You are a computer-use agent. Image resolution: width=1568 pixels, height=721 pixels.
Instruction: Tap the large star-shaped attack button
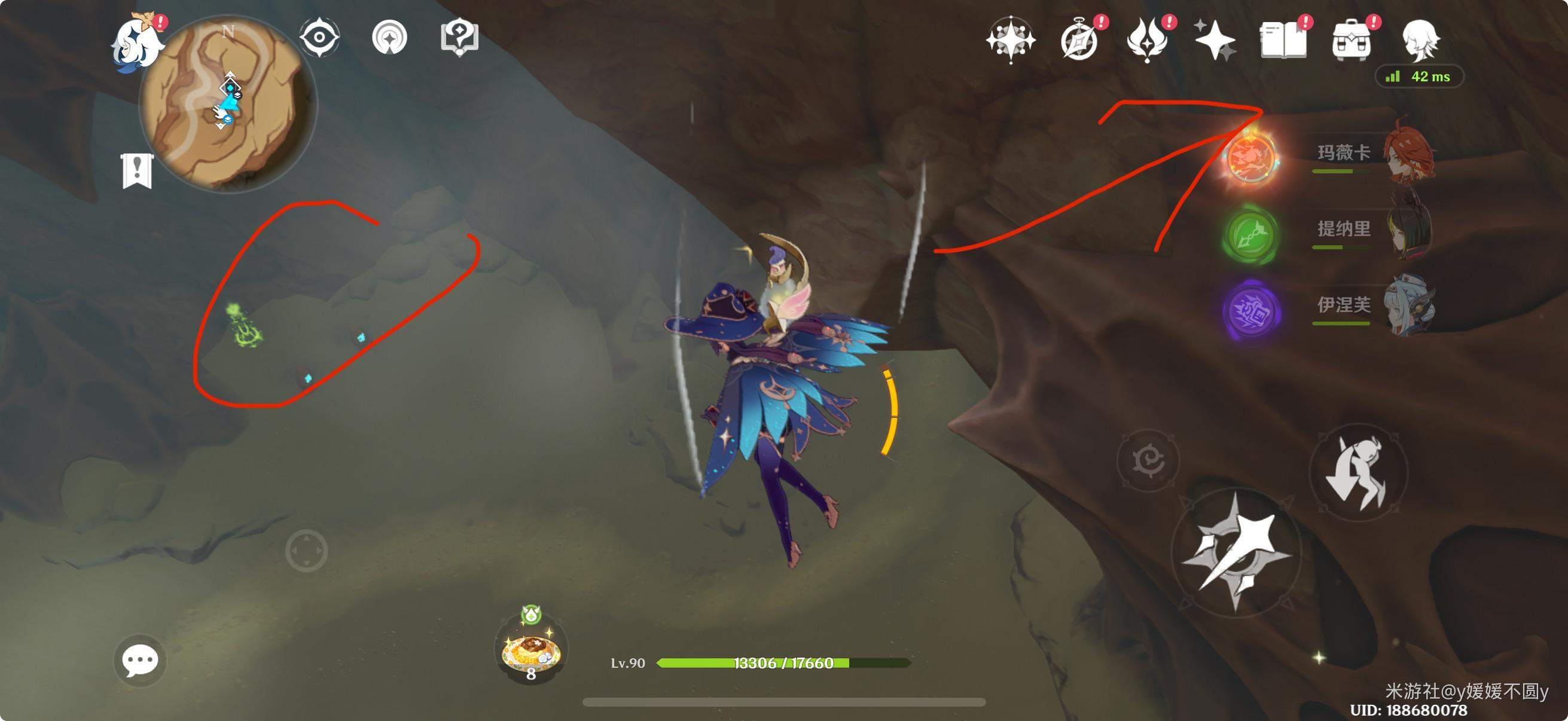coord(1236,552)
